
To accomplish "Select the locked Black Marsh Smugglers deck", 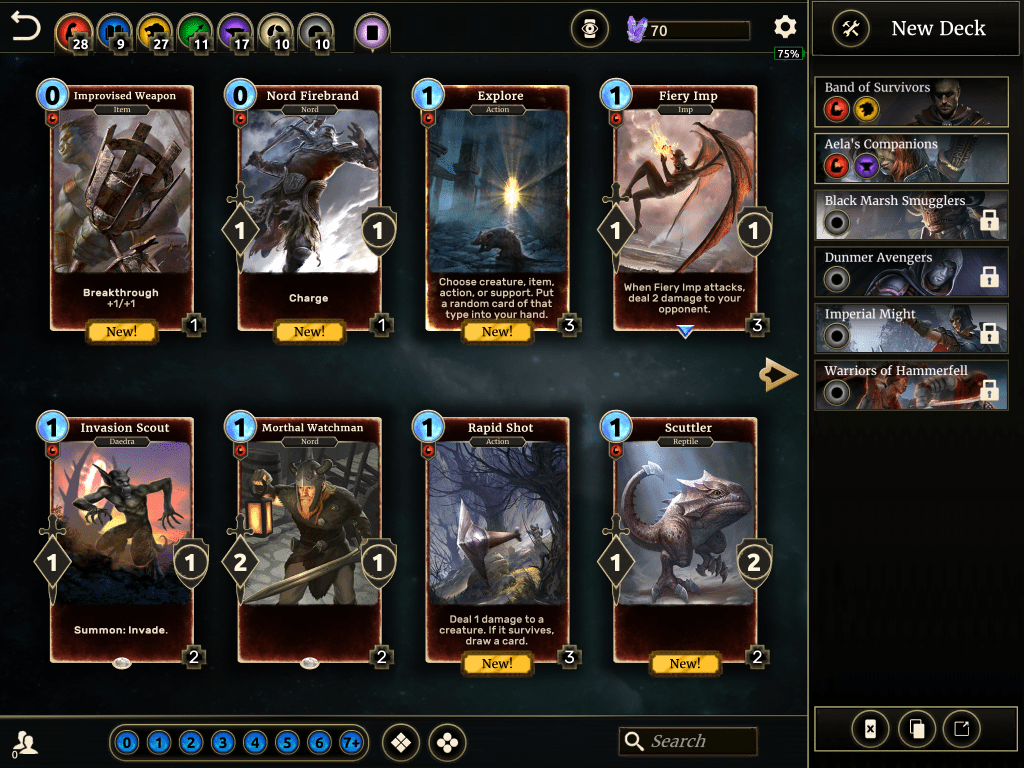I will 911,214.
